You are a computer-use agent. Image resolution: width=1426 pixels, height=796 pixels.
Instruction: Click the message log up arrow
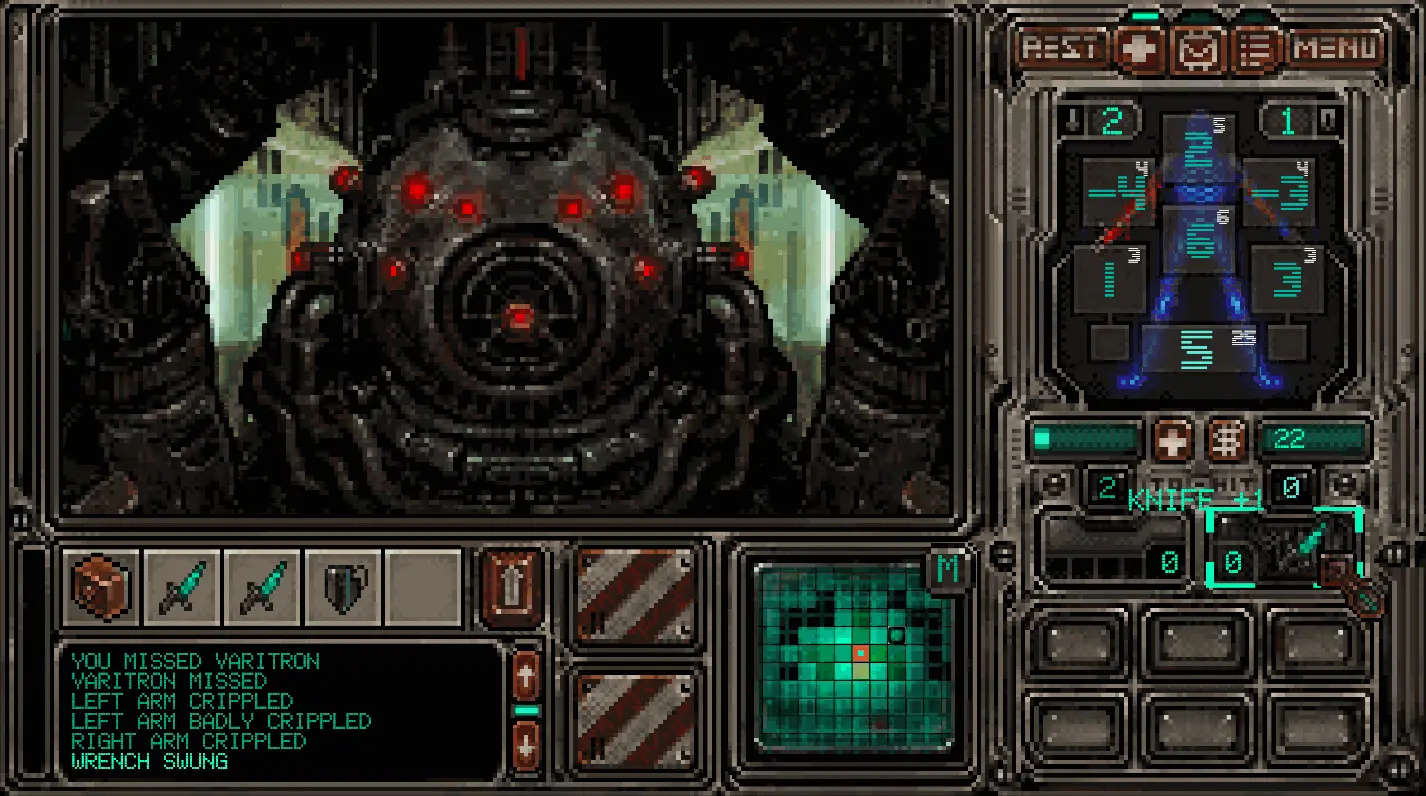tap(527, 676)
